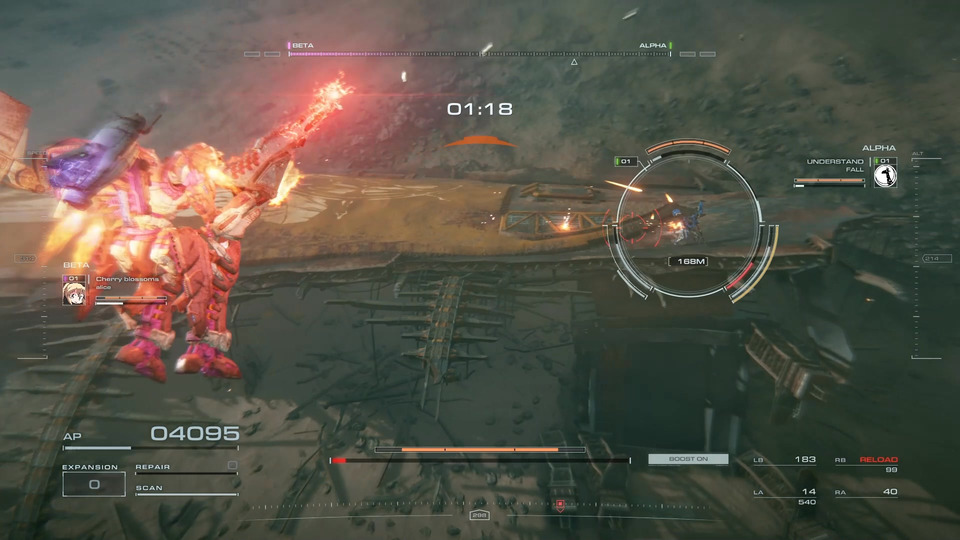
Task: Click the ALPHA player emblem icon
Action: [884, 176]
